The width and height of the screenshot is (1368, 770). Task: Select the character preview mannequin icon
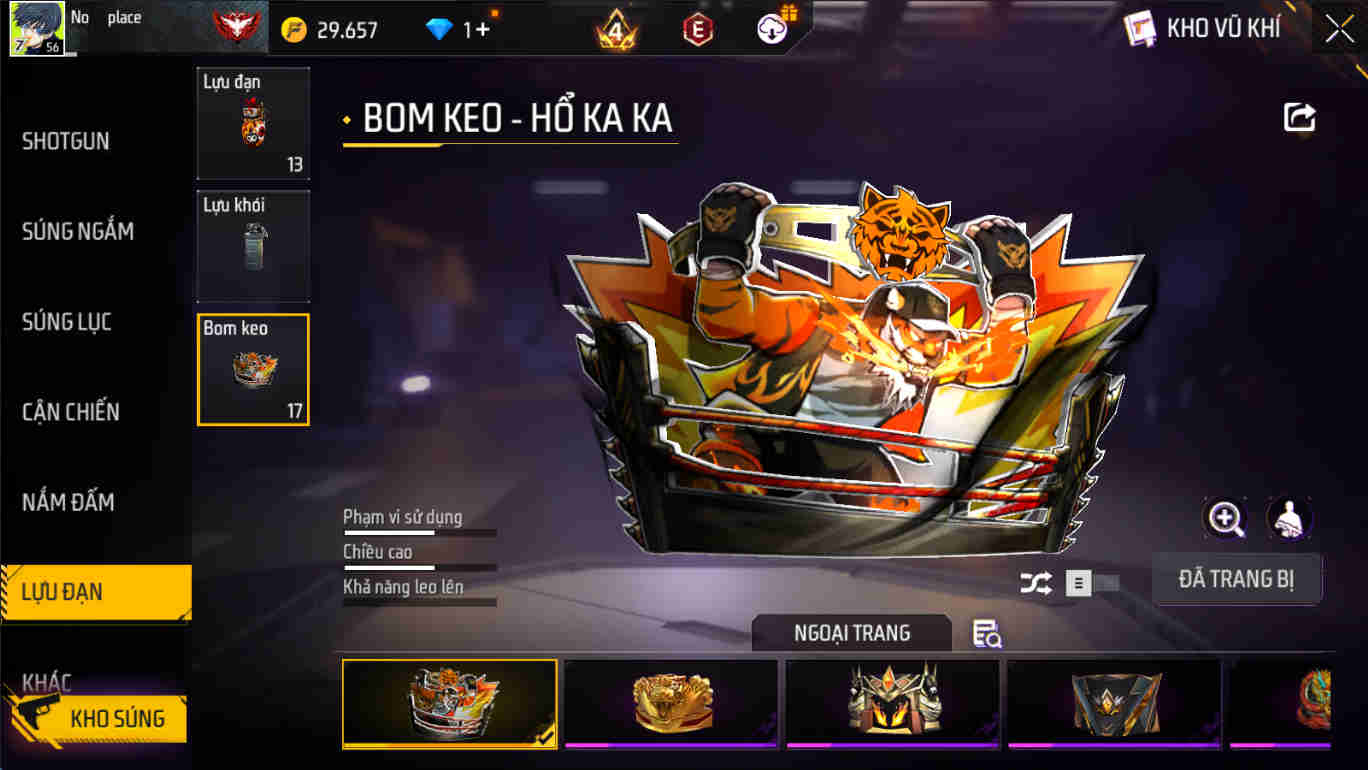coord(1289,518)
